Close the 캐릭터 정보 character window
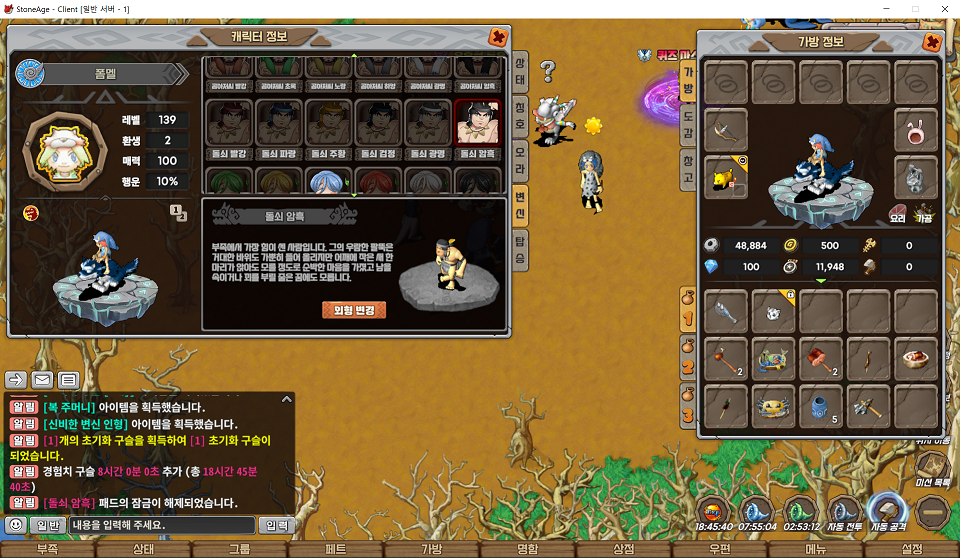This screenshot has width=960, height=558. click(x=497, y=38)
